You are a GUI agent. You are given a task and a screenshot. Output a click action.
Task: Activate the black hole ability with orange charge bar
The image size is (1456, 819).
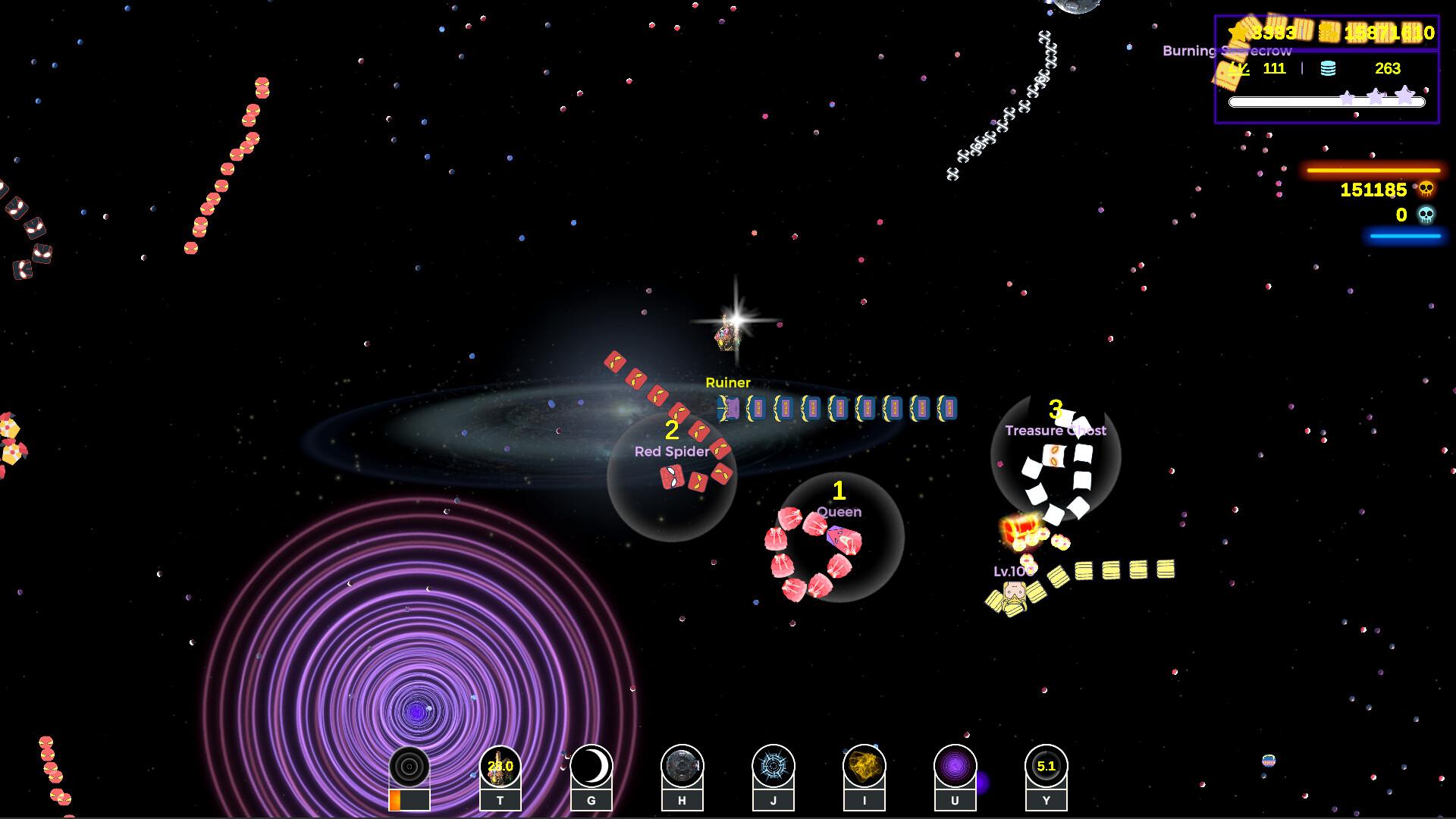(x=409, y=767)
